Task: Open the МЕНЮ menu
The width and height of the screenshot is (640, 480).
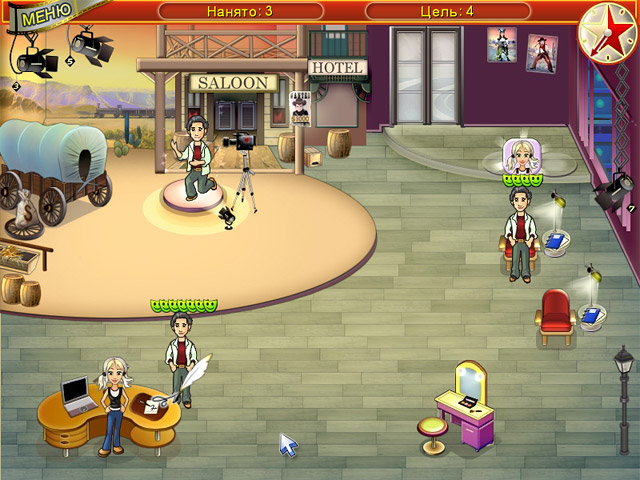Action: tap(38, 16)
